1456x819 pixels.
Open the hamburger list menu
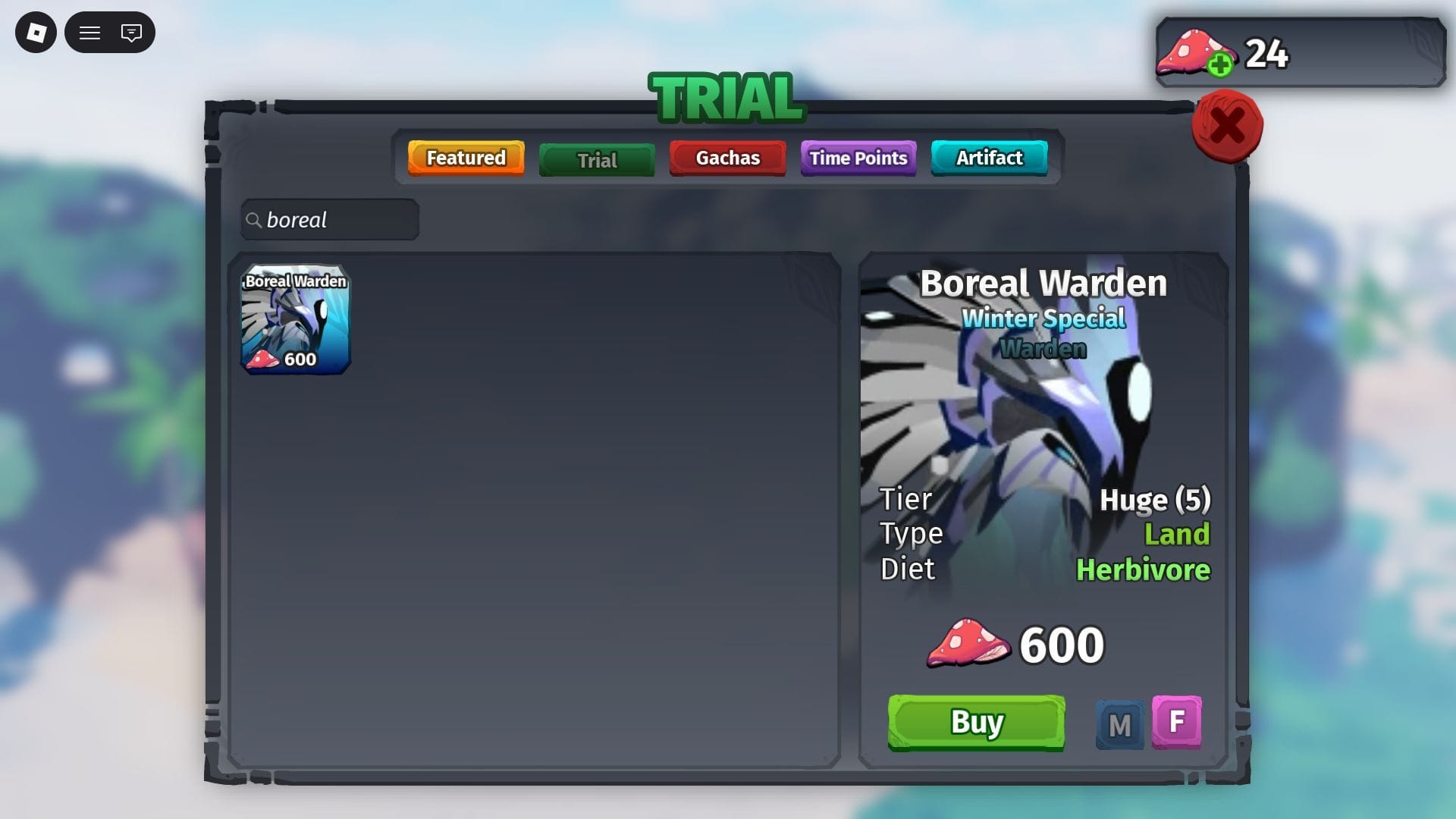pyautogui.click(x=90, y=33)
